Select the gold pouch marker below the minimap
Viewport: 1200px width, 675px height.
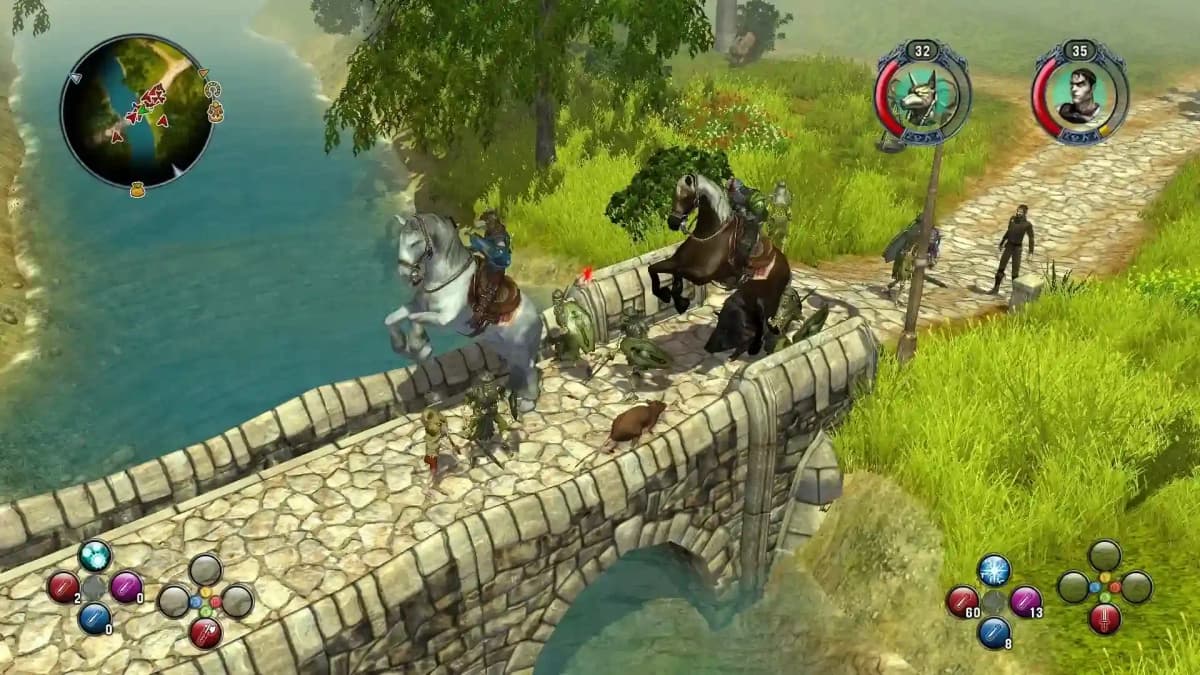[x=137, y=188]
